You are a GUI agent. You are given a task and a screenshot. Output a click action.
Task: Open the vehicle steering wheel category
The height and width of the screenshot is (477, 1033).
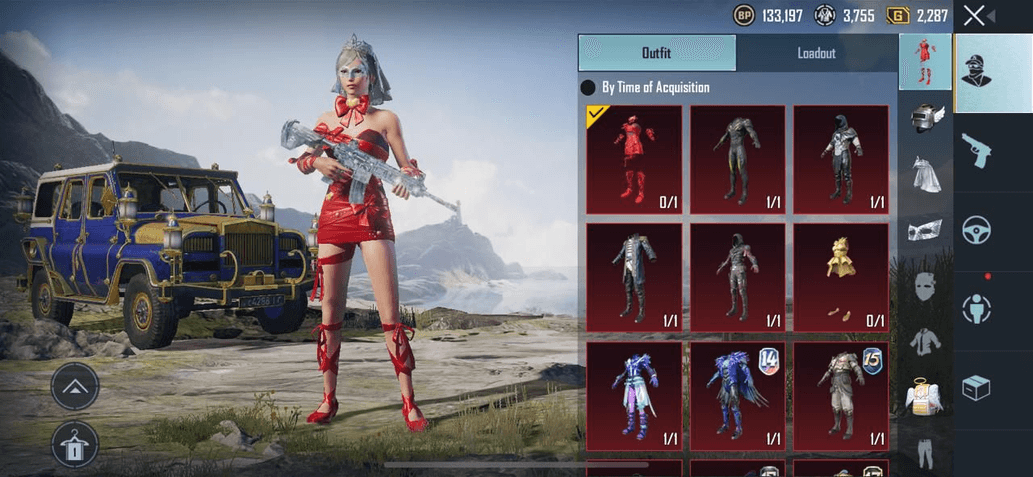coord(976,231)
